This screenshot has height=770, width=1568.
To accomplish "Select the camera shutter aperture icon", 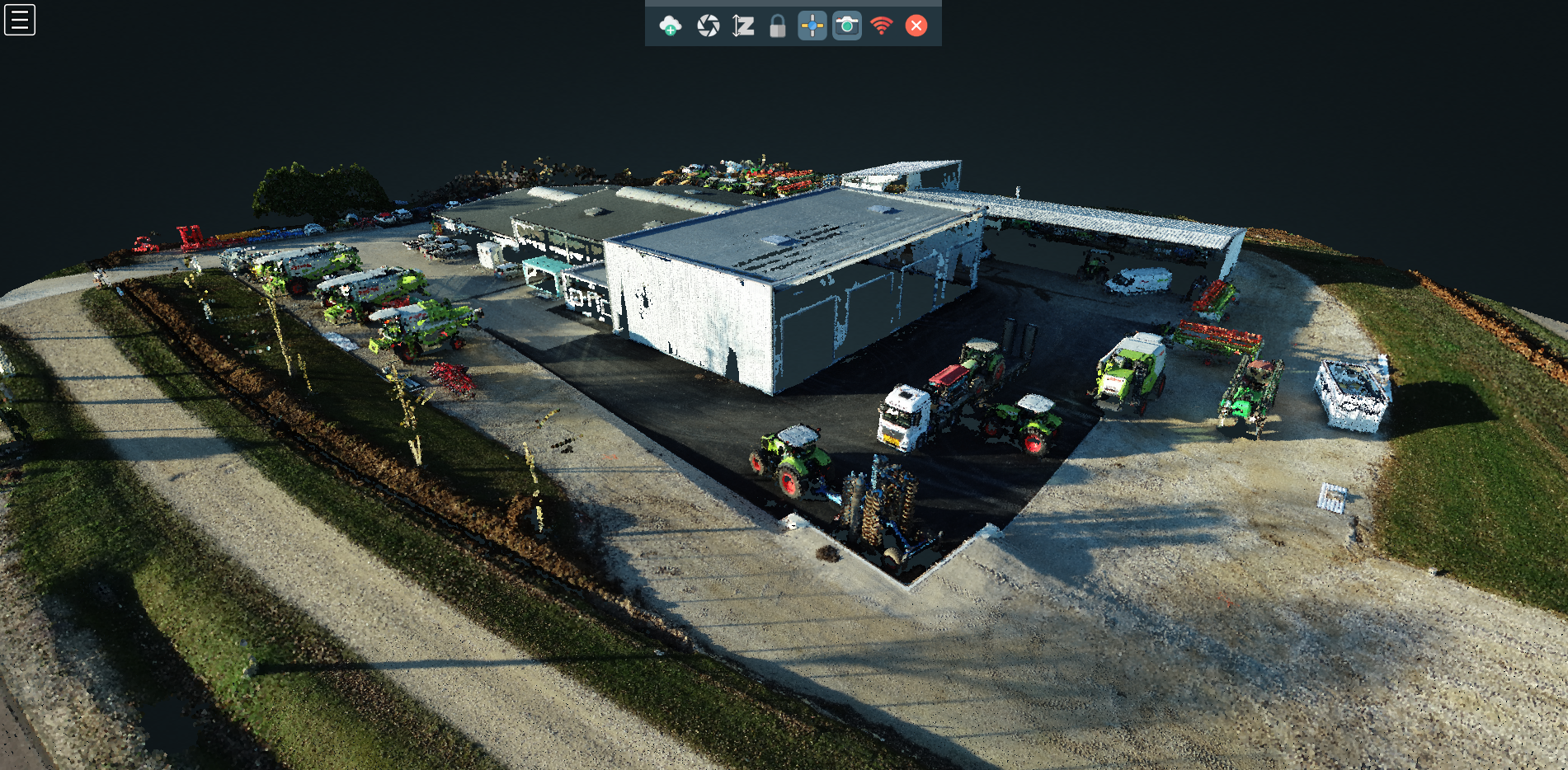I will tap(708, 26).
